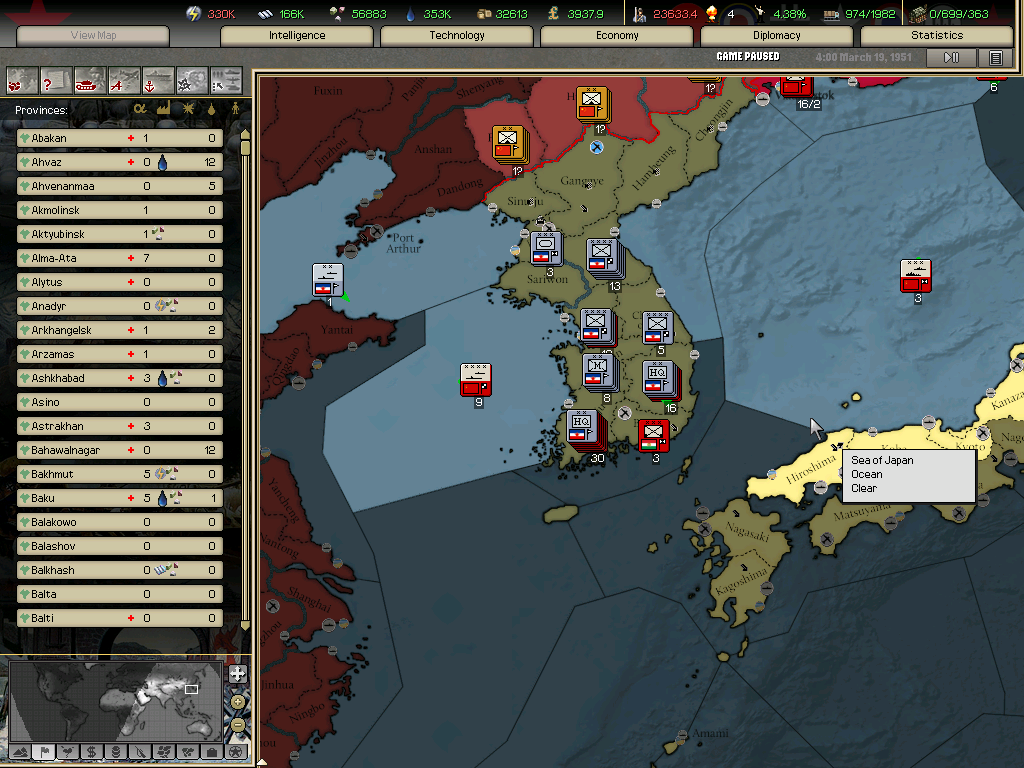Show air units with the airplane icon

[125, 79]
